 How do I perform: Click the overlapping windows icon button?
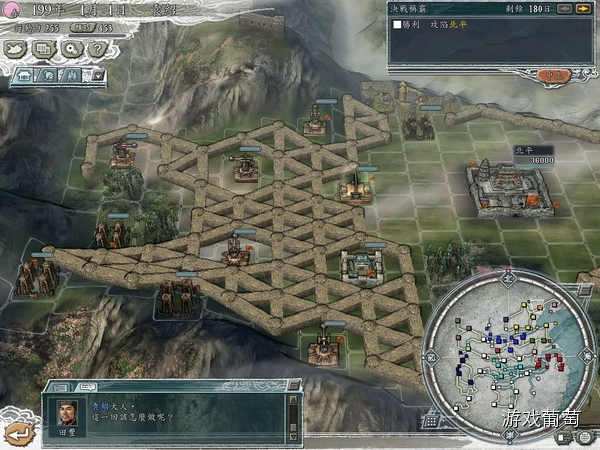[45, 49]
